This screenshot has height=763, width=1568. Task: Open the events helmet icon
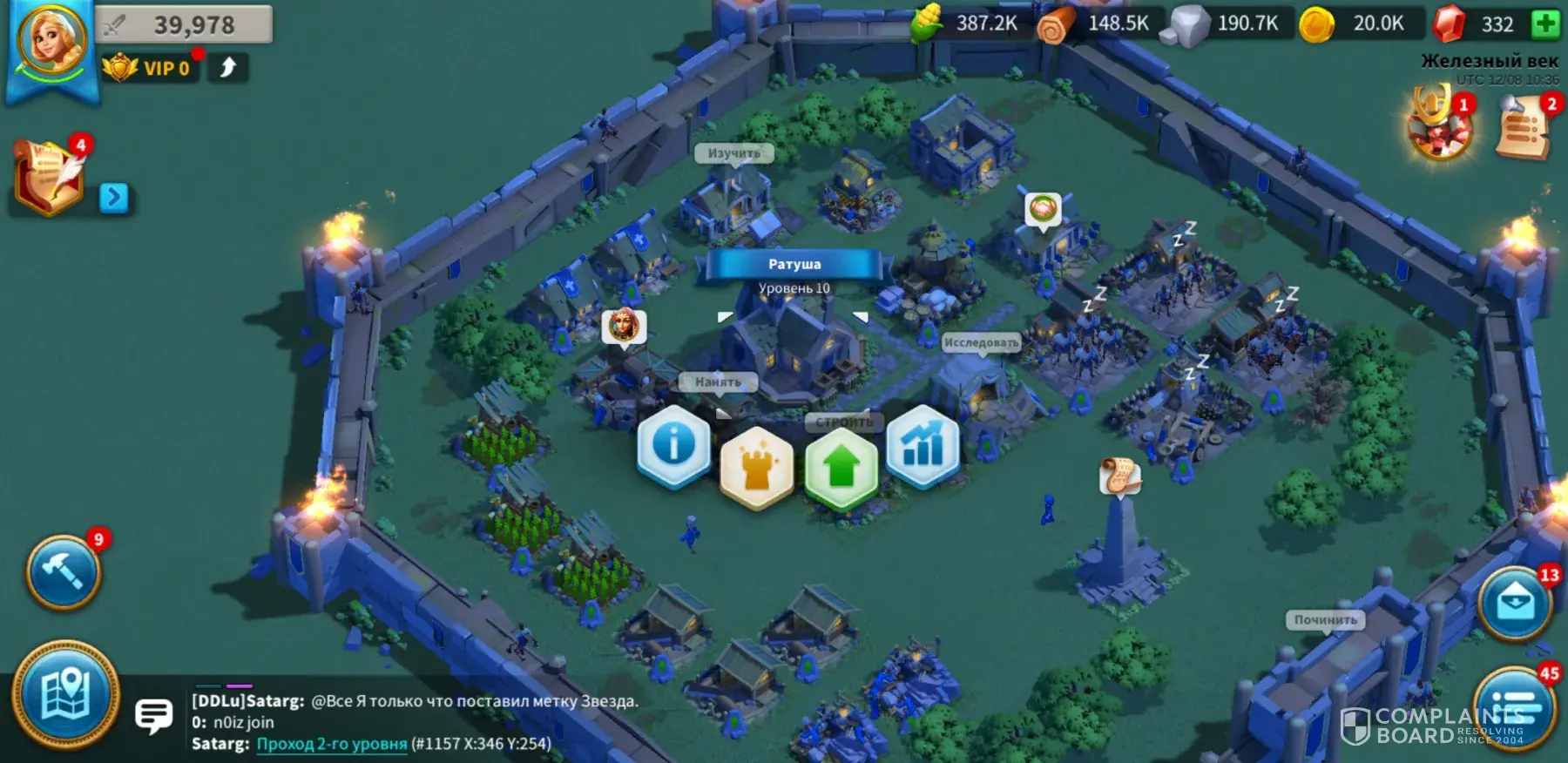point(1440,126)
